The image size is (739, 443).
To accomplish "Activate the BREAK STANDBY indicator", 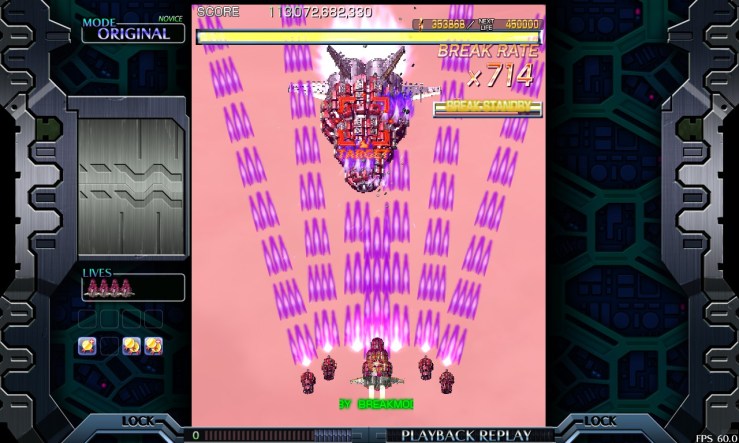I will [x=487, y=108].
